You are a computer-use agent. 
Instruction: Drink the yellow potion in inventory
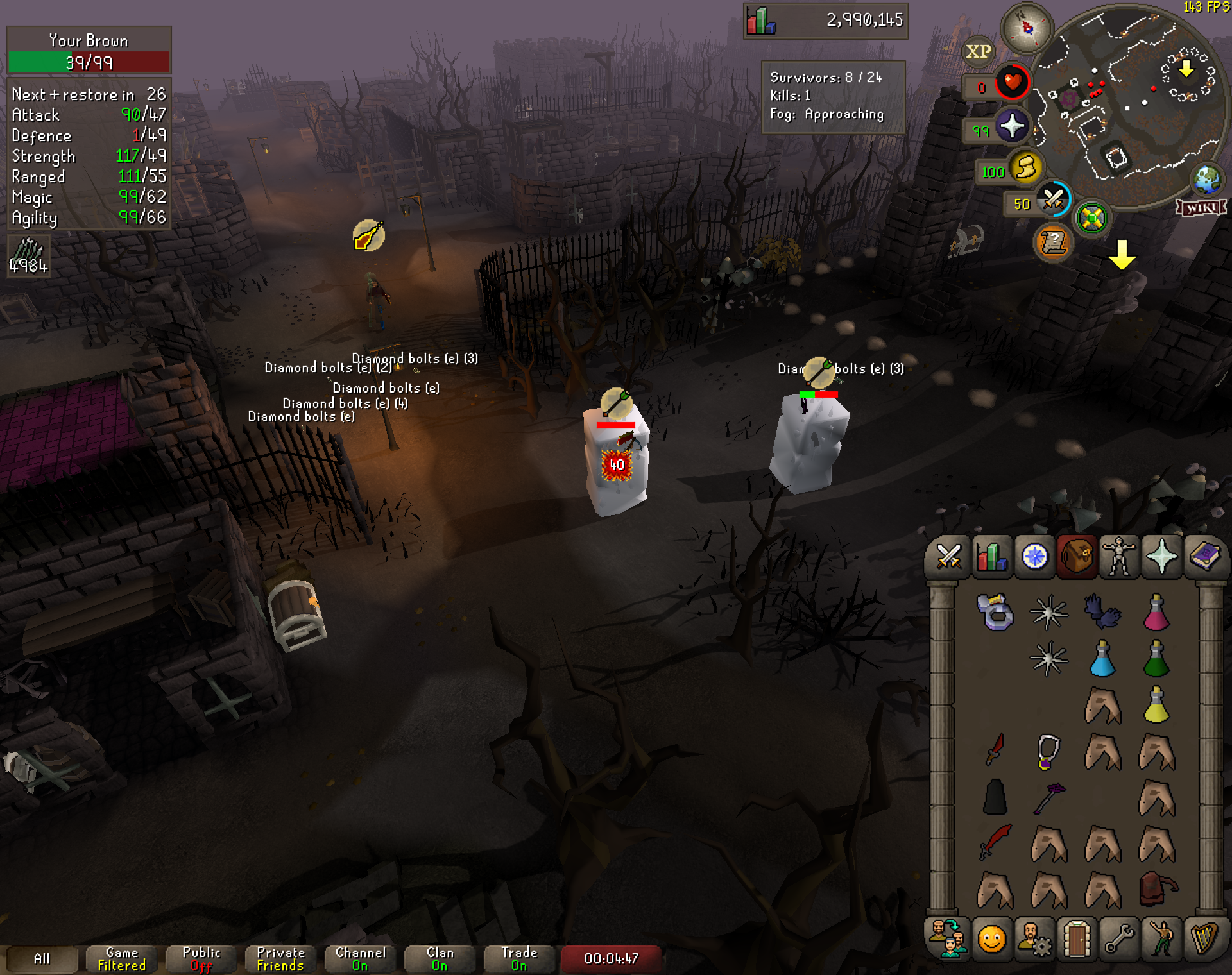click(1156, 706)
